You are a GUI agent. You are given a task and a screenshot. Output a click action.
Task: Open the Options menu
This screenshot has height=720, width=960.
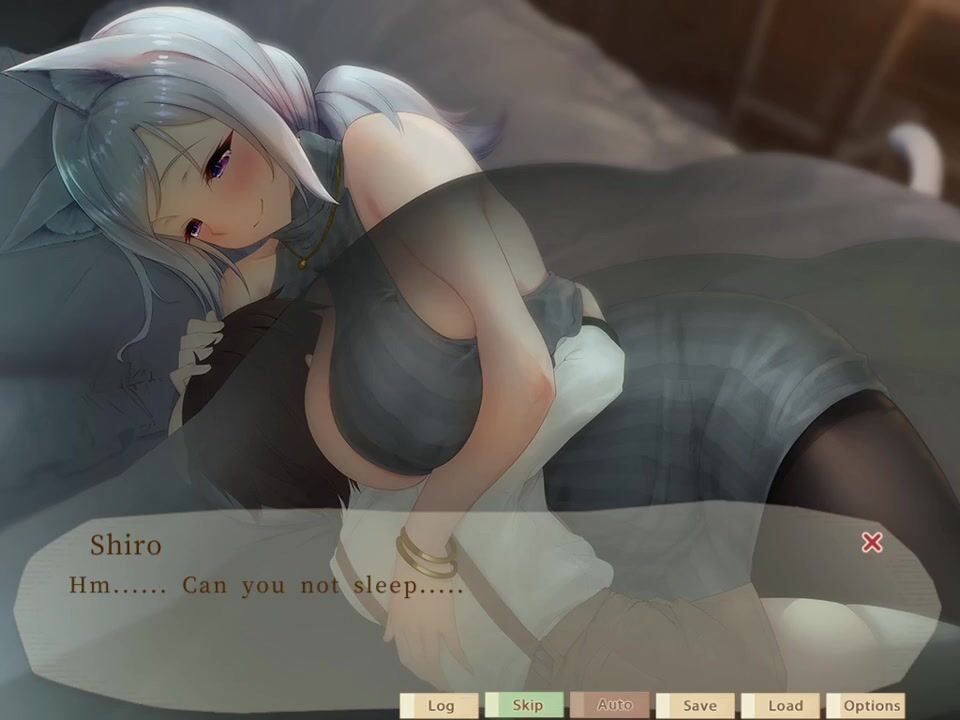[x=870, y=705]
